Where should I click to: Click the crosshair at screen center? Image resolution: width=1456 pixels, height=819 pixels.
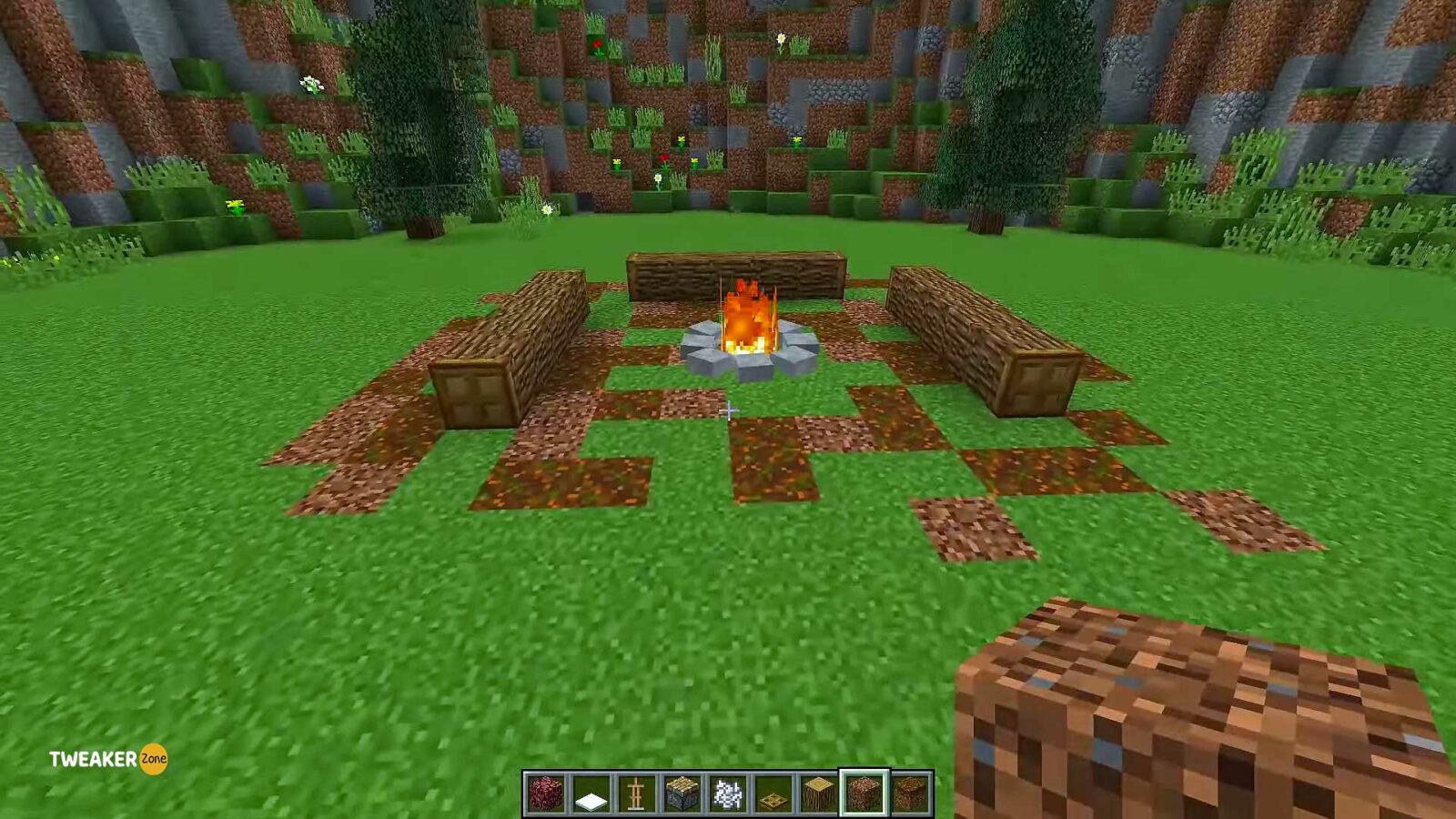(x=728, y=411)
